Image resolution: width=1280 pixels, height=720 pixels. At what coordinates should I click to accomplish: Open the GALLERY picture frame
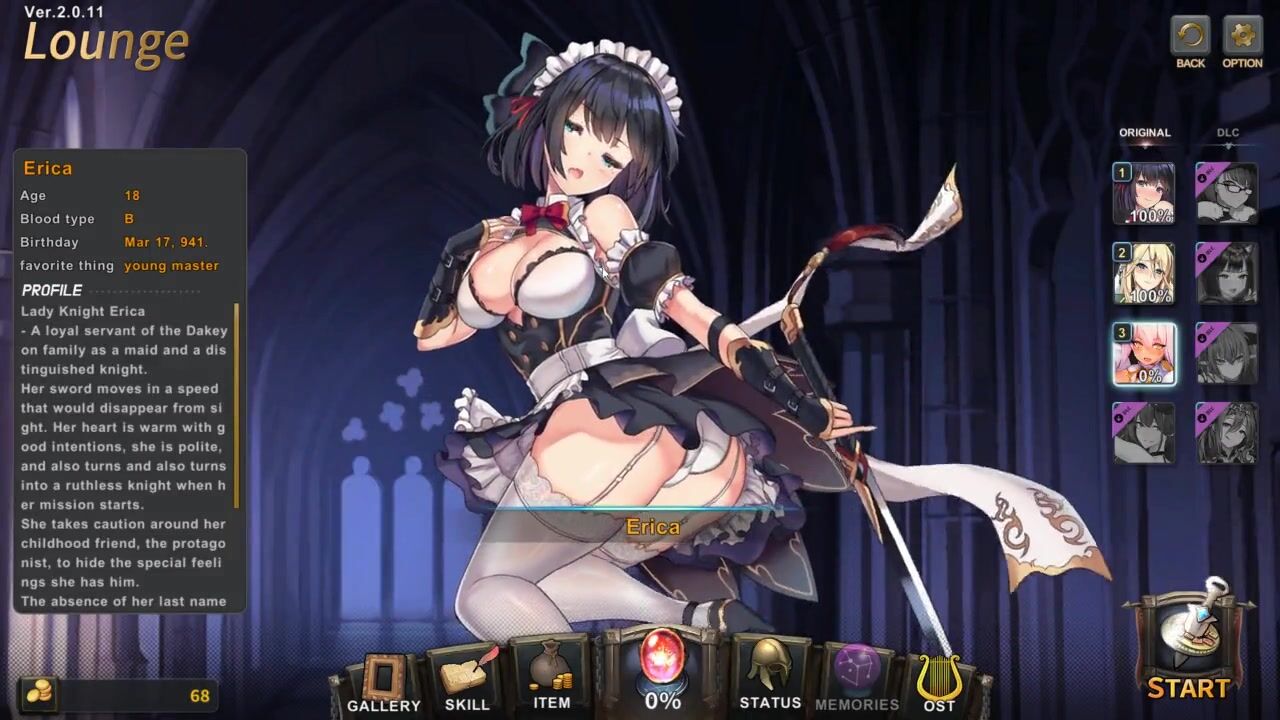pos(383,680)
